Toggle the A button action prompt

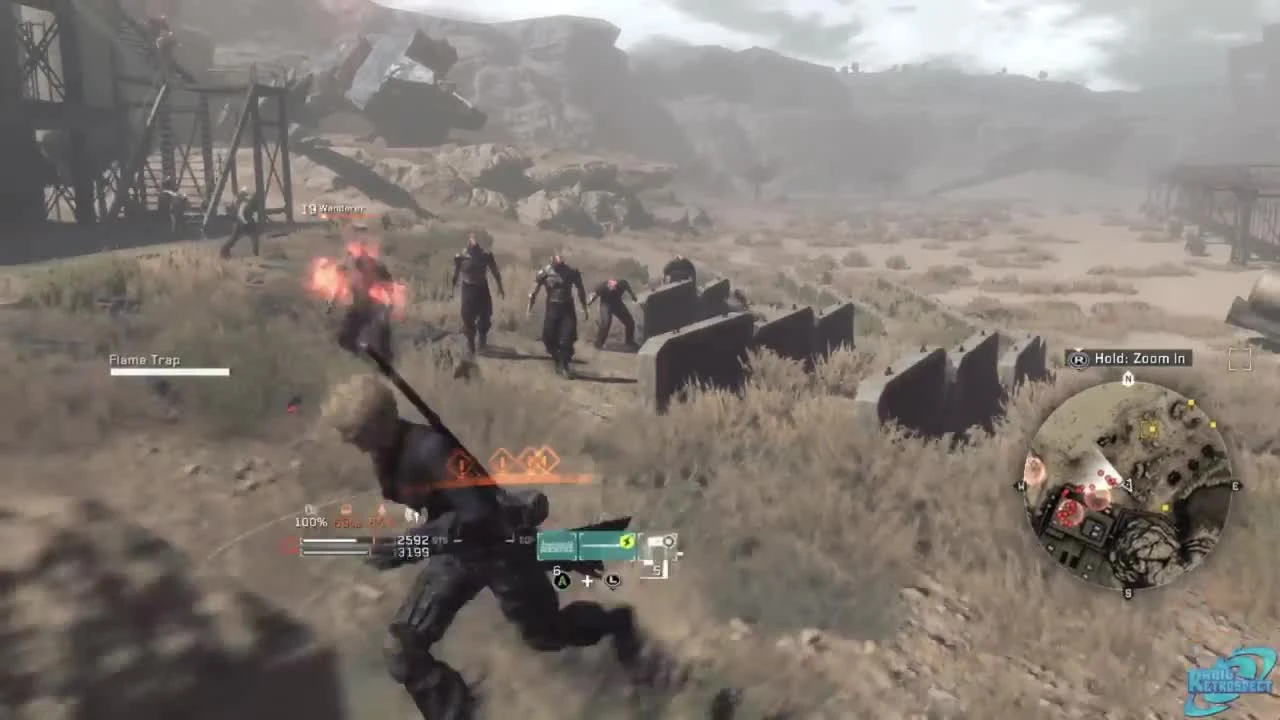pos(561,581)
